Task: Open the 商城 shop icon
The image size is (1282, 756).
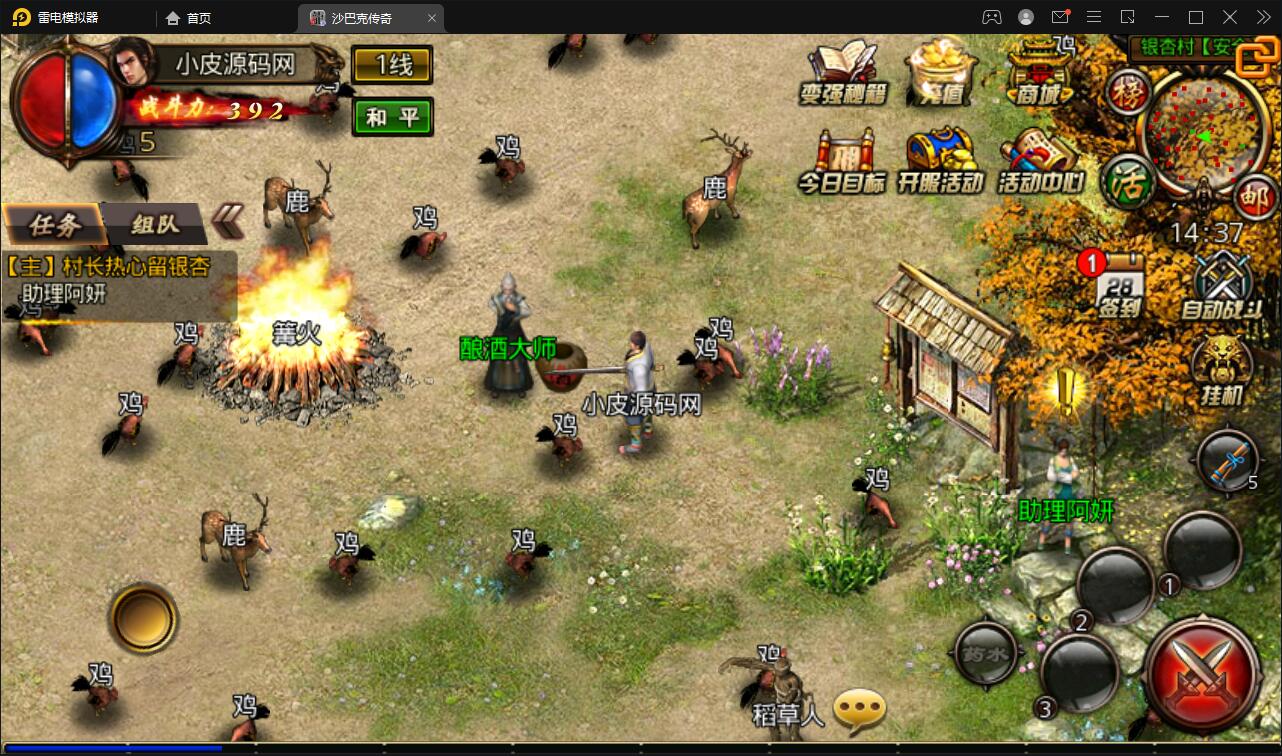Action: (1040, 70)
